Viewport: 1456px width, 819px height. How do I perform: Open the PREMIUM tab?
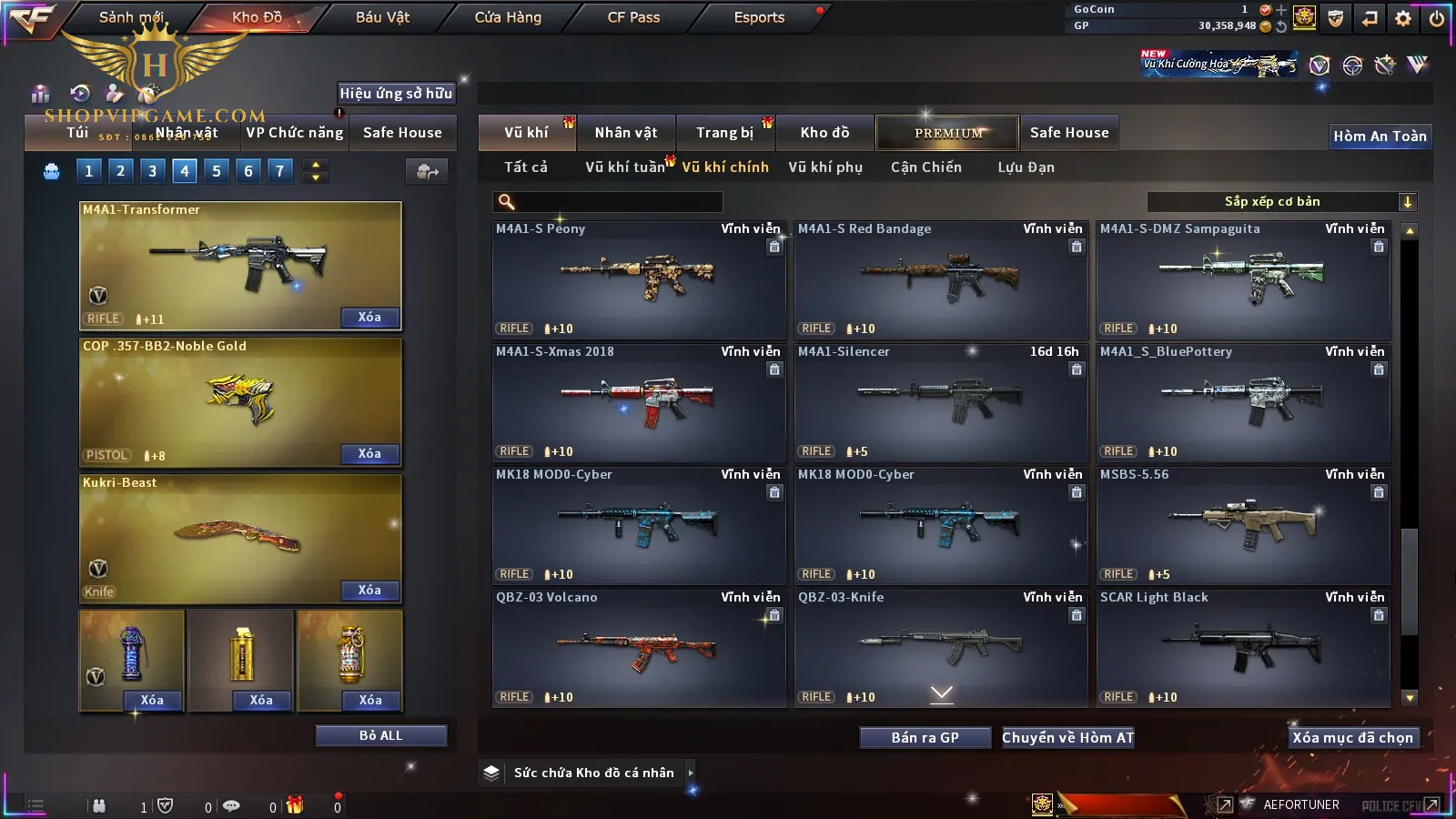[x=947, y=133]
